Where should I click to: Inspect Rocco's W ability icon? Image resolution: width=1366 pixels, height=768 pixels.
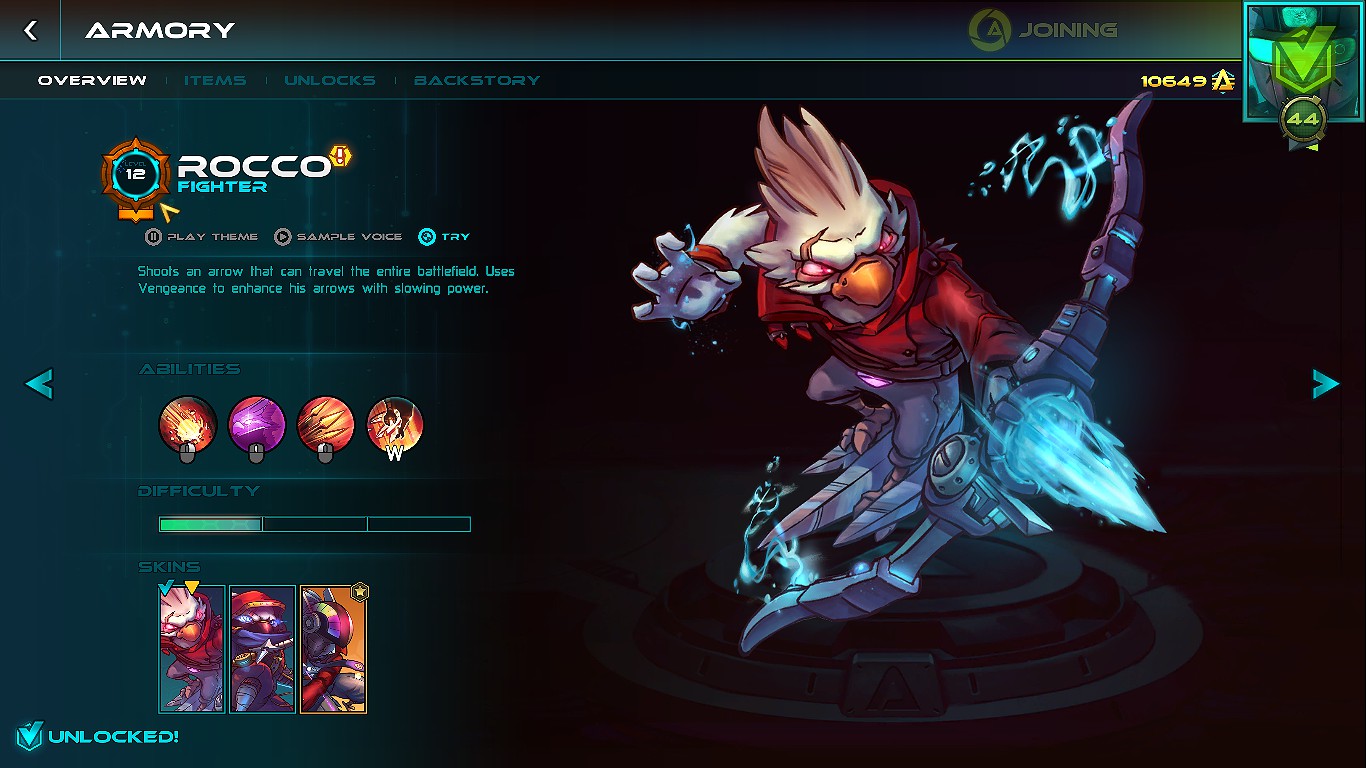click(x=396, y=424)
